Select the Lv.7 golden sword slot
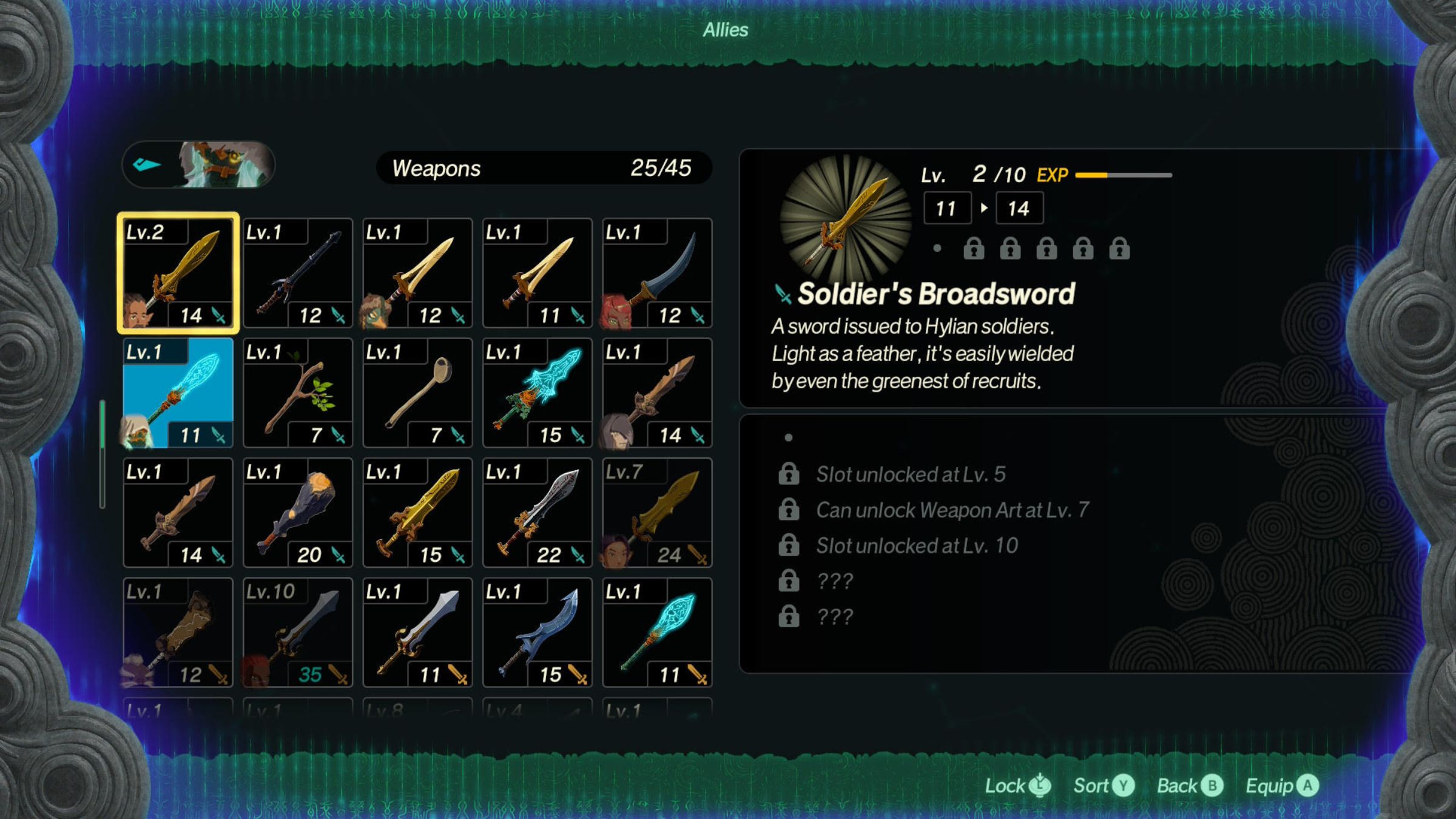 pos(657,512)
